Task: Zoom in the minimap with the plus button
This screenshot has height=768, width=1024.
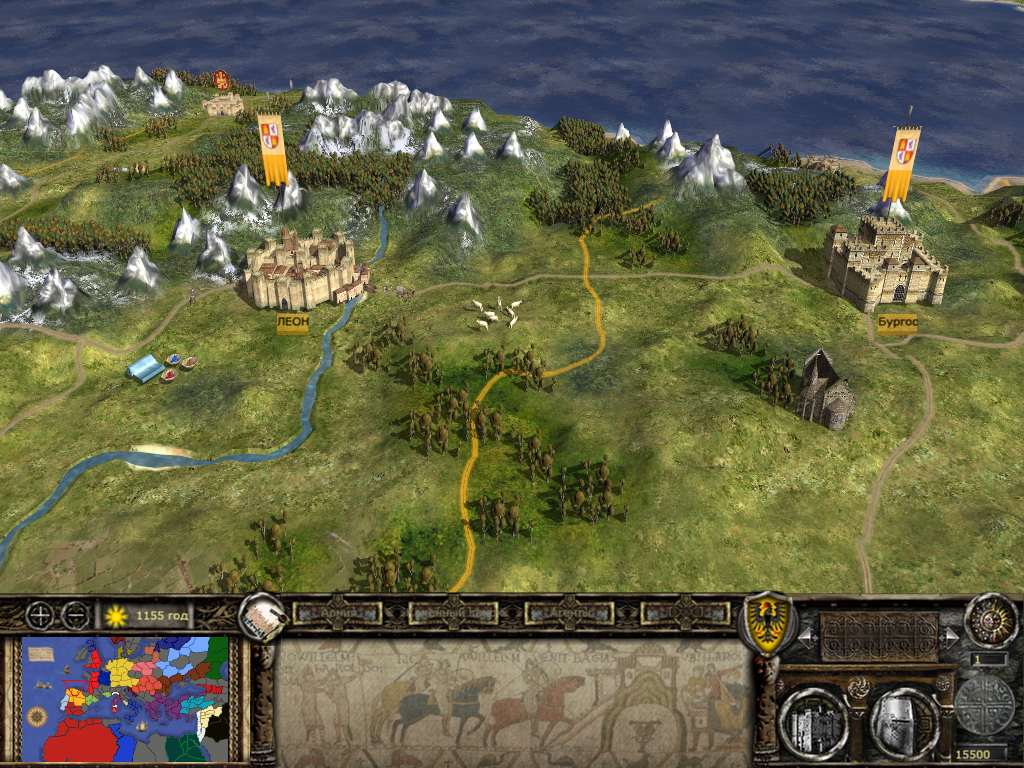Action: [41, 616]
